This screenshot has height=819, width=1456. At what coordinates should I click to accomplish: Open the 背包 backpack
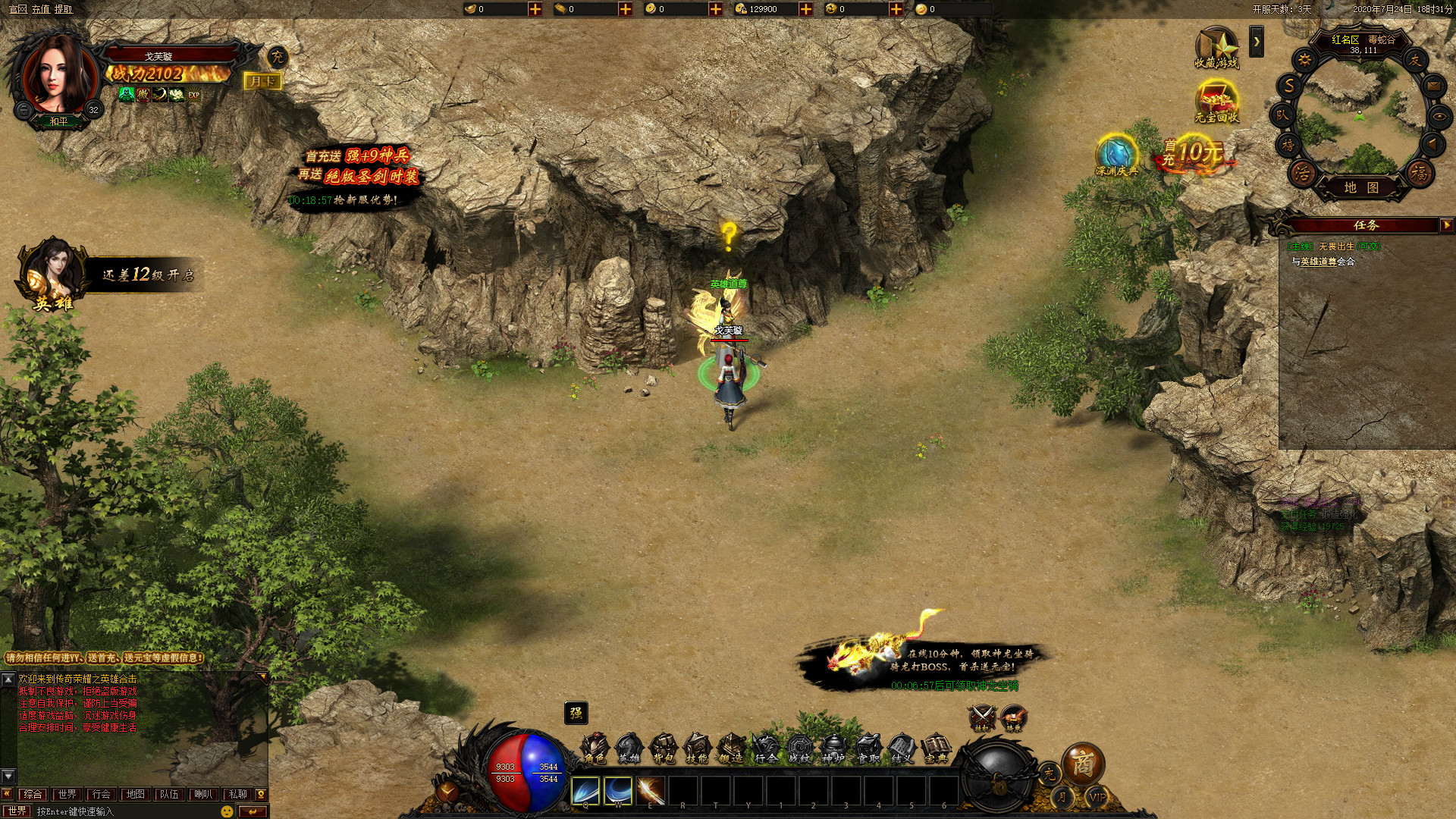click(664, 748)
